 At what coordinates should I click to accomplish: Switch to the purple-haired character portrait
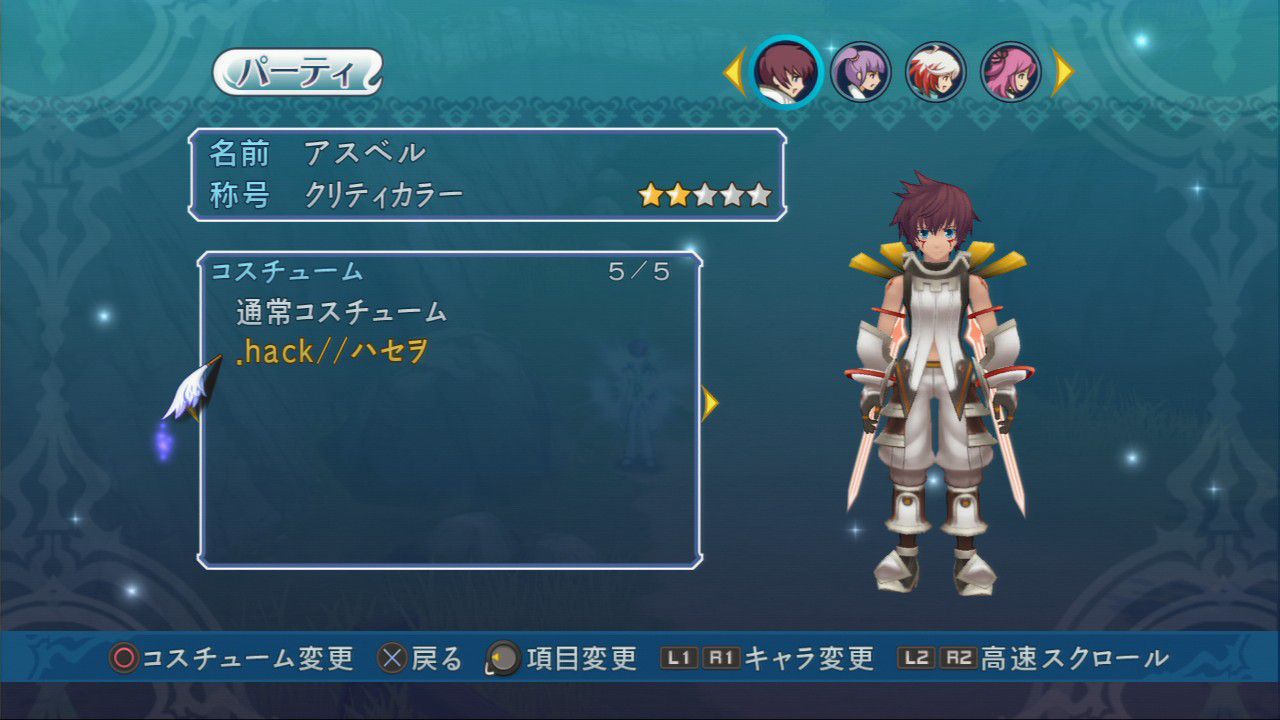[x=860, y=71]
